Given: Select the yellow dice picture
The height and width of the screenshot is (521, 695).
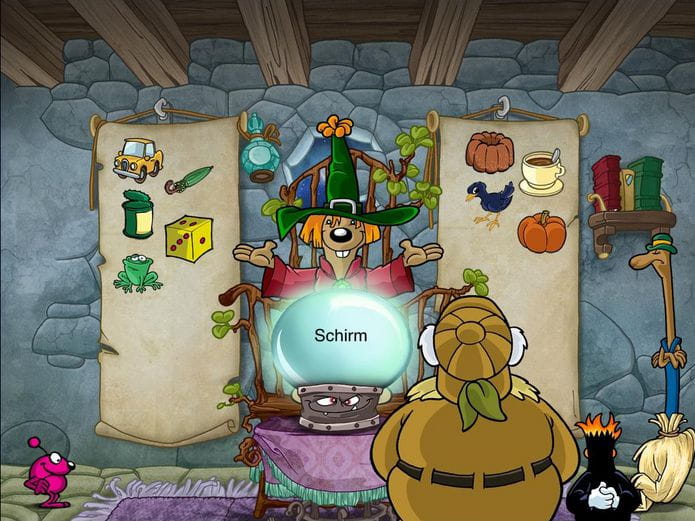Looking at the screenshot, I should pyautogui.click(x=188, y=238).
